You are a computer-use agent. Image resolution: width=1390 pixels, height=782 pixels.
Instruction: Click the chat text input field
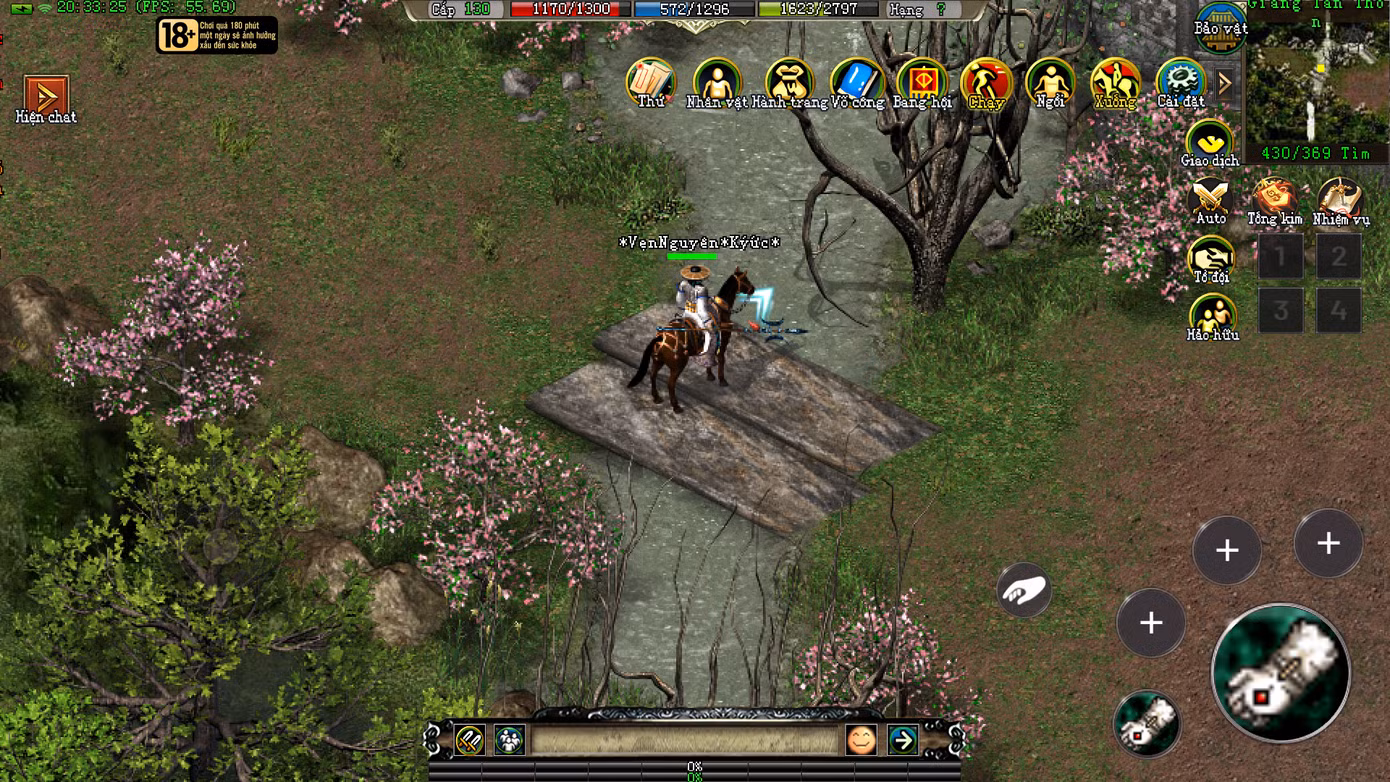pyautogui.click(x=690, y=741)
